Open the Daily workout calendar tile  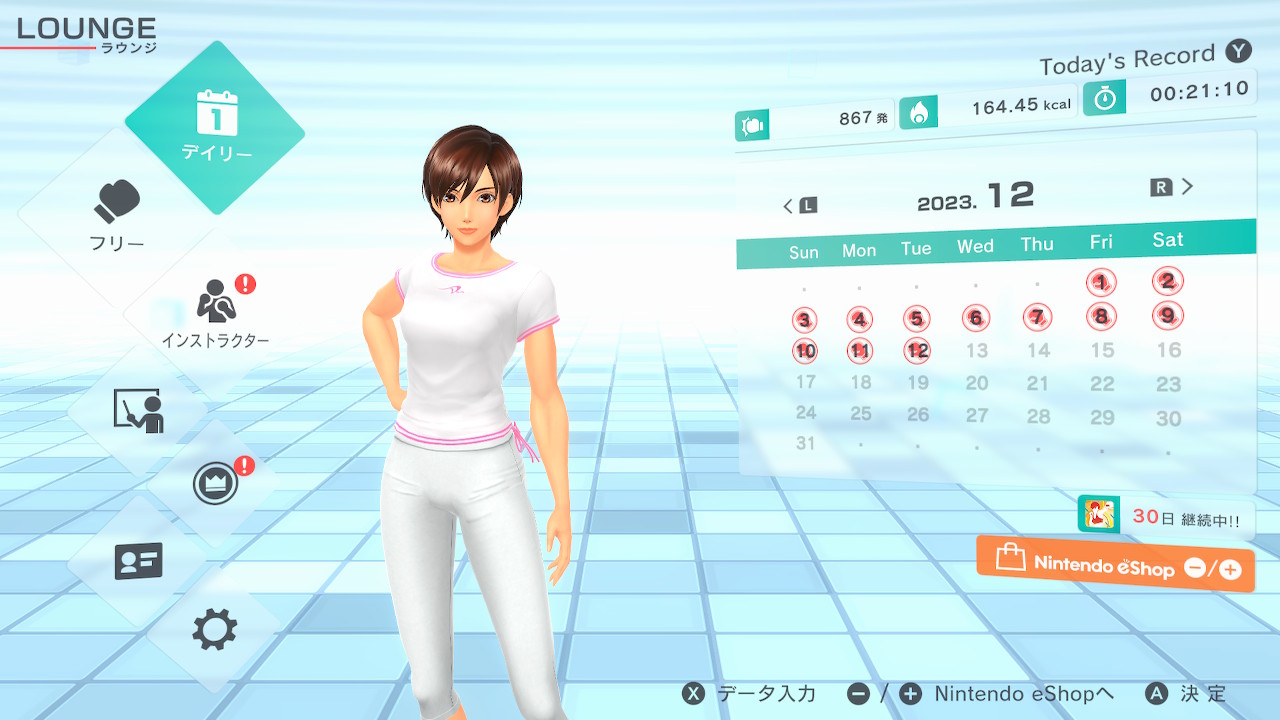point(215,127)
